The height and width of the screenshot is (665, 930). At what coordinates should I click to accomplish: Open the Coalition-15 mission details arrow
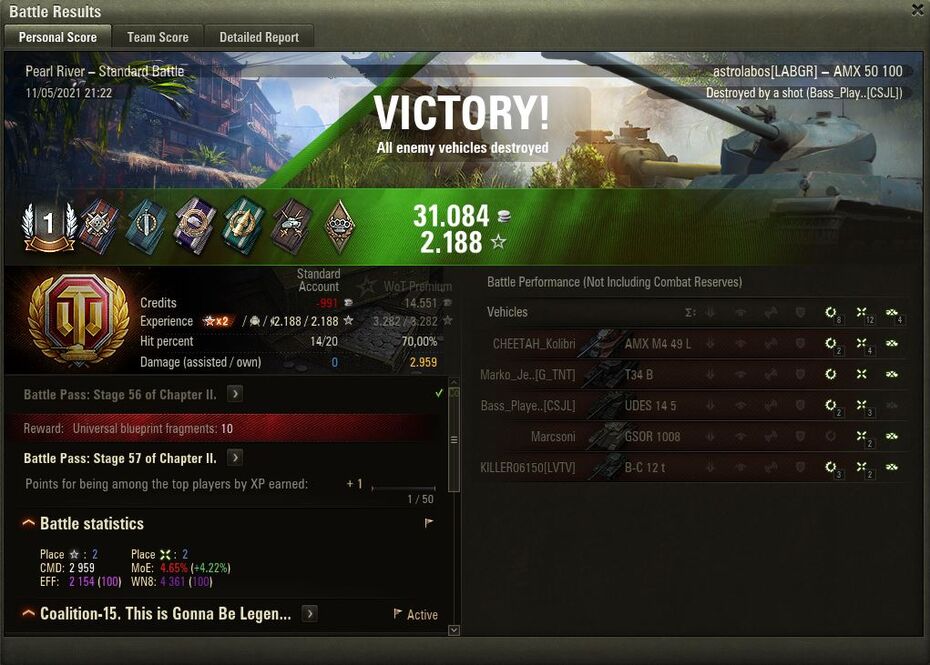click(x=310, y=613)
